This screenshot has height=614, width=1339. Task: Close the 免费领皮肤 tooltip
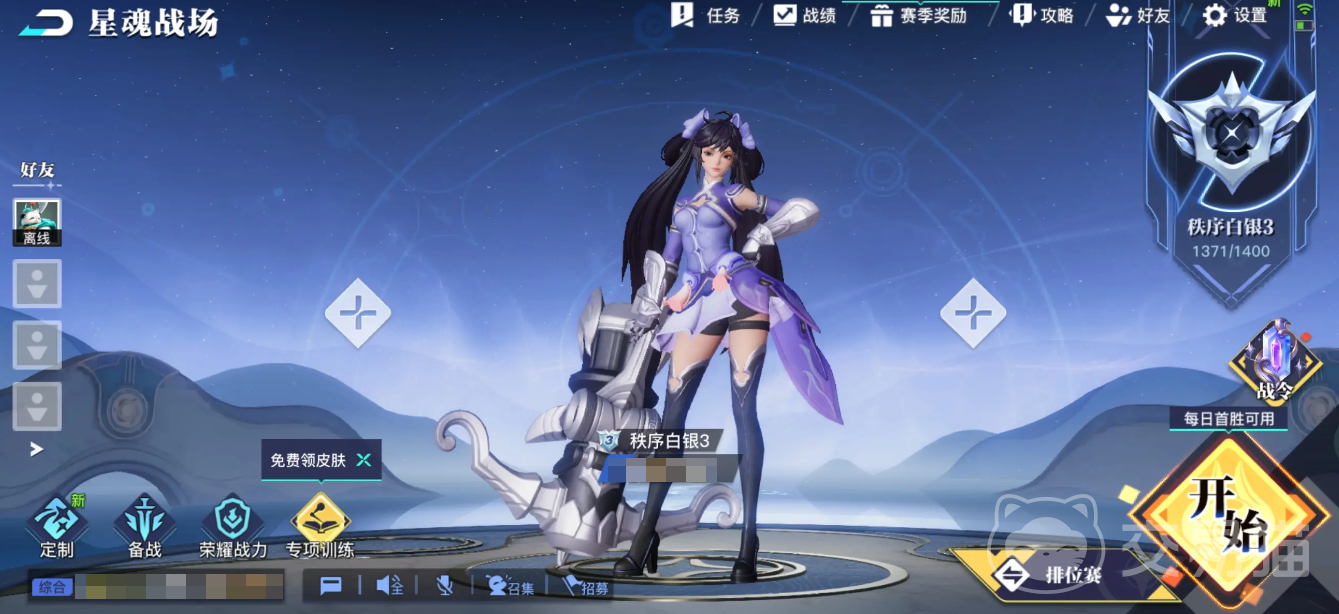tap(364, 460)
